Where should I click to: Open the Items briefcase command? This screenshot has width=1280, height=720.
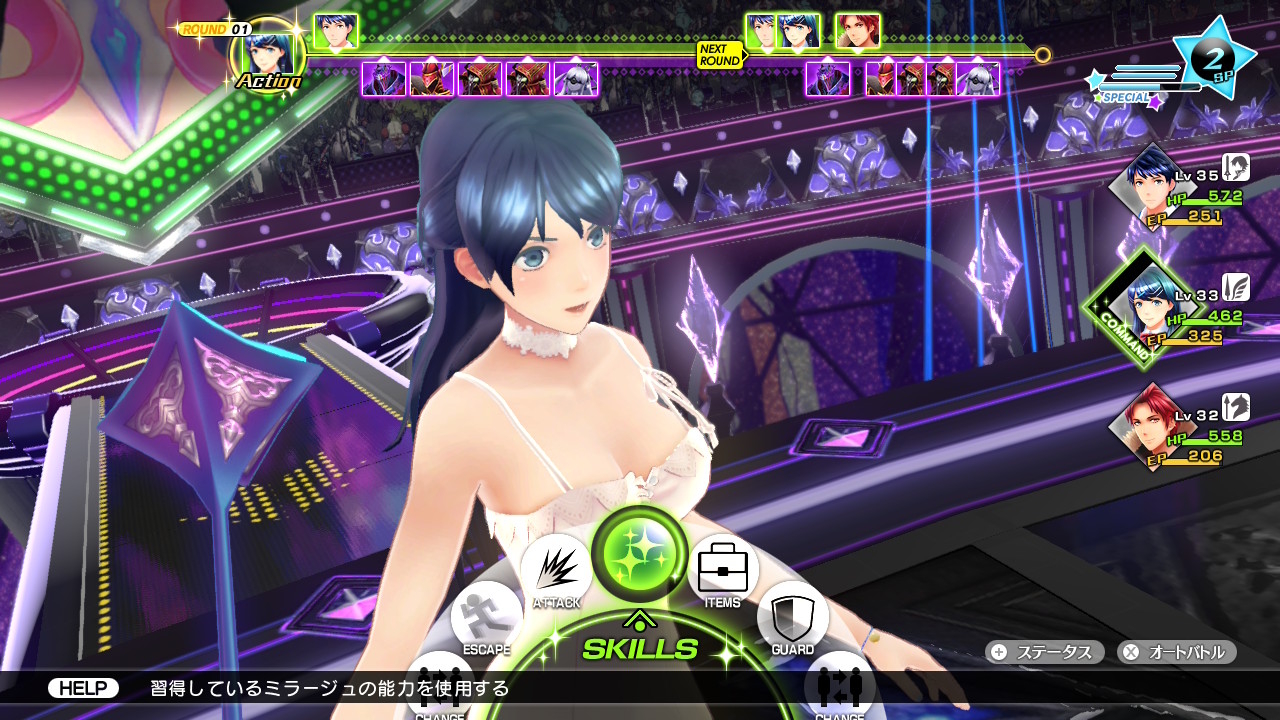722,568
